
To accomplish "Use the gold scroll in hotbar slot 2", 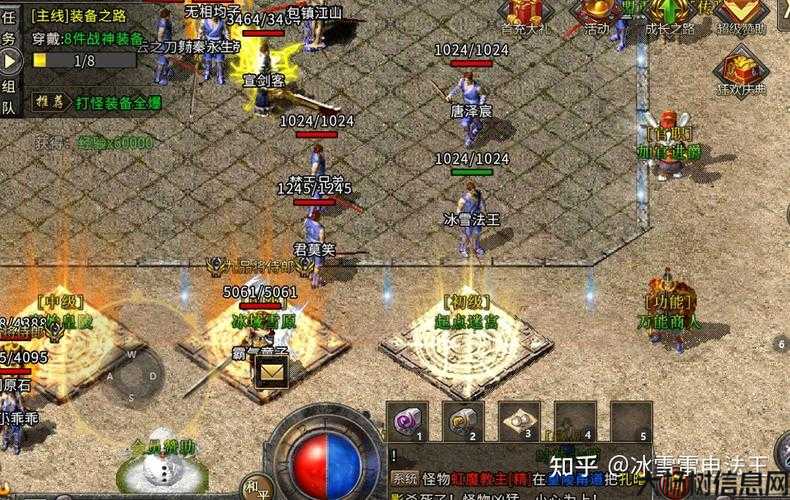I will pos(463,420).
